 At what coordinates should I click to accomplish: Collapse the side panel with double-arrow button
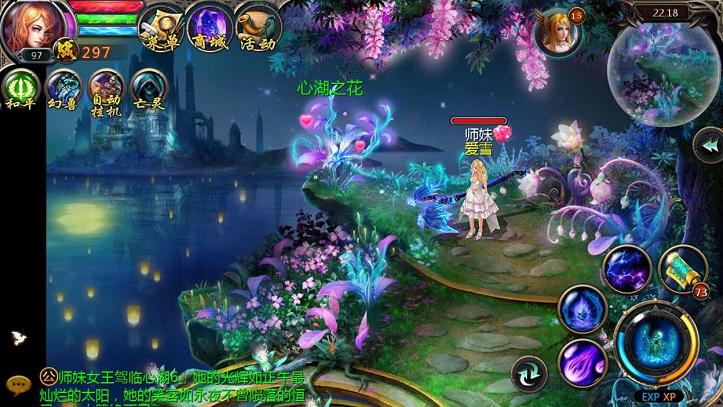tap(708, 147)
